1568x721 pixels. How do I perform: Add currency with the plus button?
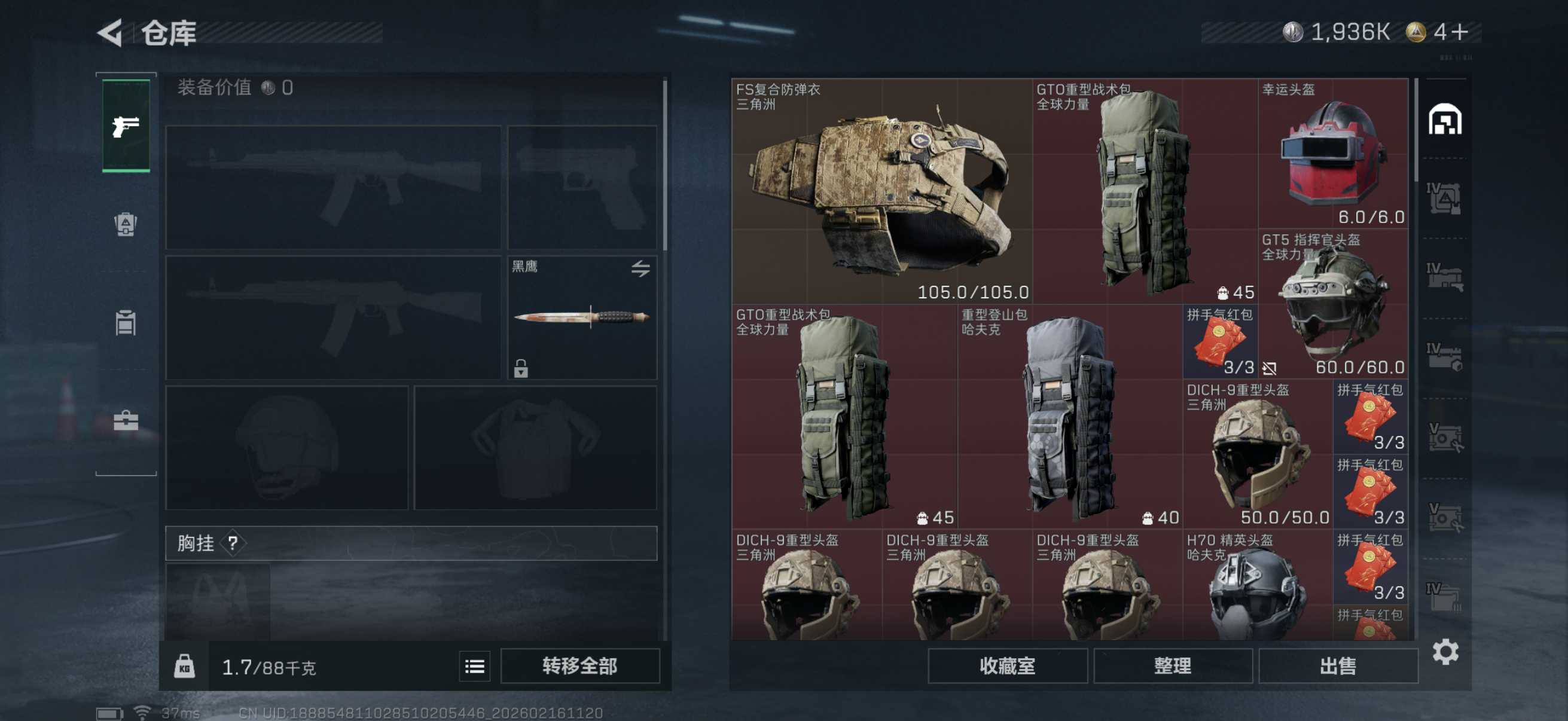click(x=1460, y=32)
